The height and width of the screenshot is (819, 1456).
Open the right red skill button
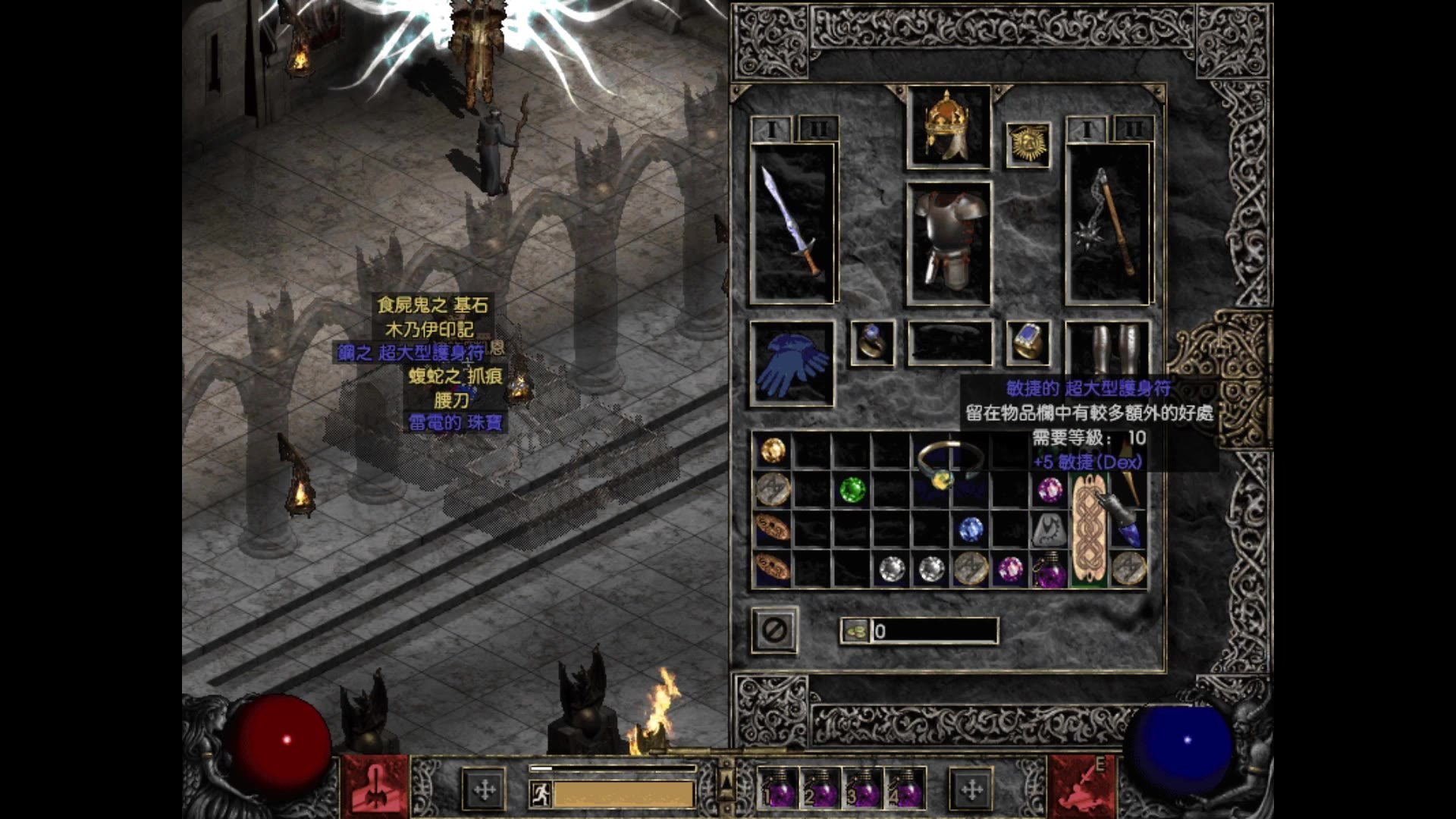[1081, 788]
